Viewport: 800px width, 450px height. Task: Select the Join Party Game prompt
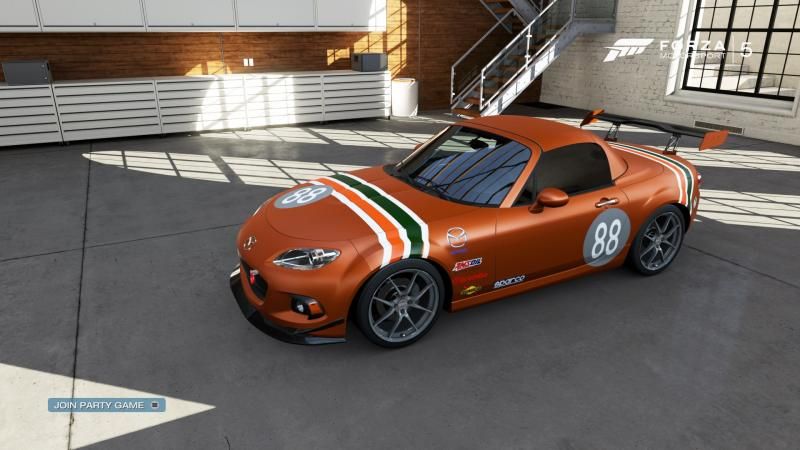[x=106, y=405]
